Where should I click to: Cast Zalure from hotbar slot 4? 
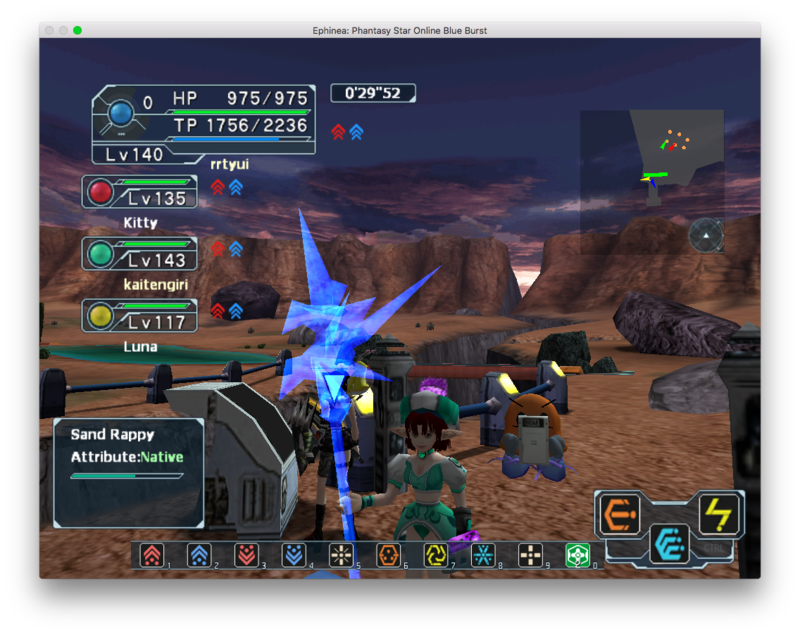tap(293, 555)
